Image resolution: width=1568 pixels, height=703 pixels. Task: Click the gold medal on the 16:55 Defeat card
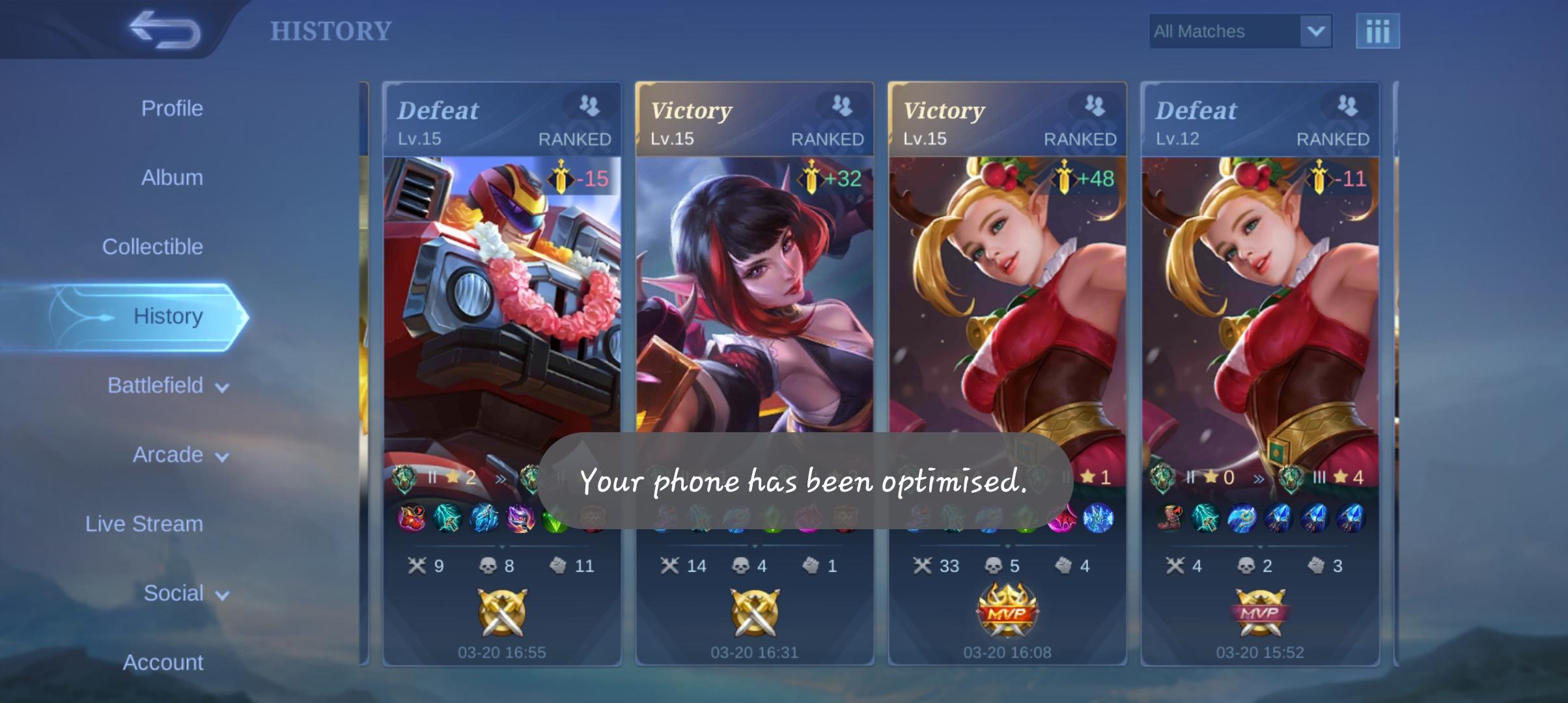click(x=503, y=612)
